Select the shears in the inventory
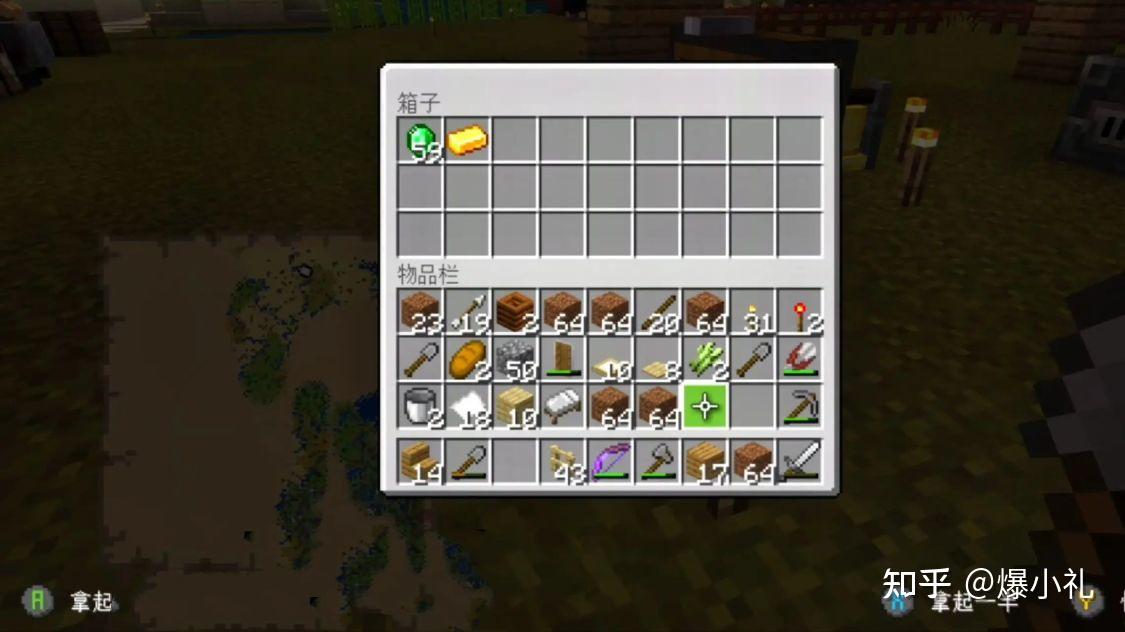The image size is (1125, 632). [800, 359]
